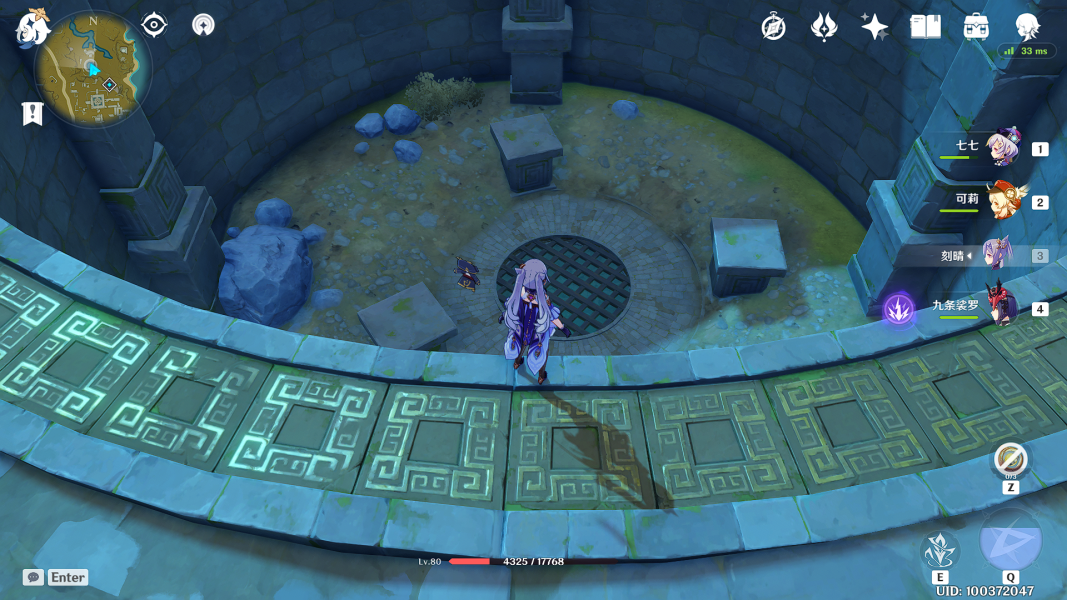Open the co-op mode icon
1067x600 pixels.
click(203, 25)
